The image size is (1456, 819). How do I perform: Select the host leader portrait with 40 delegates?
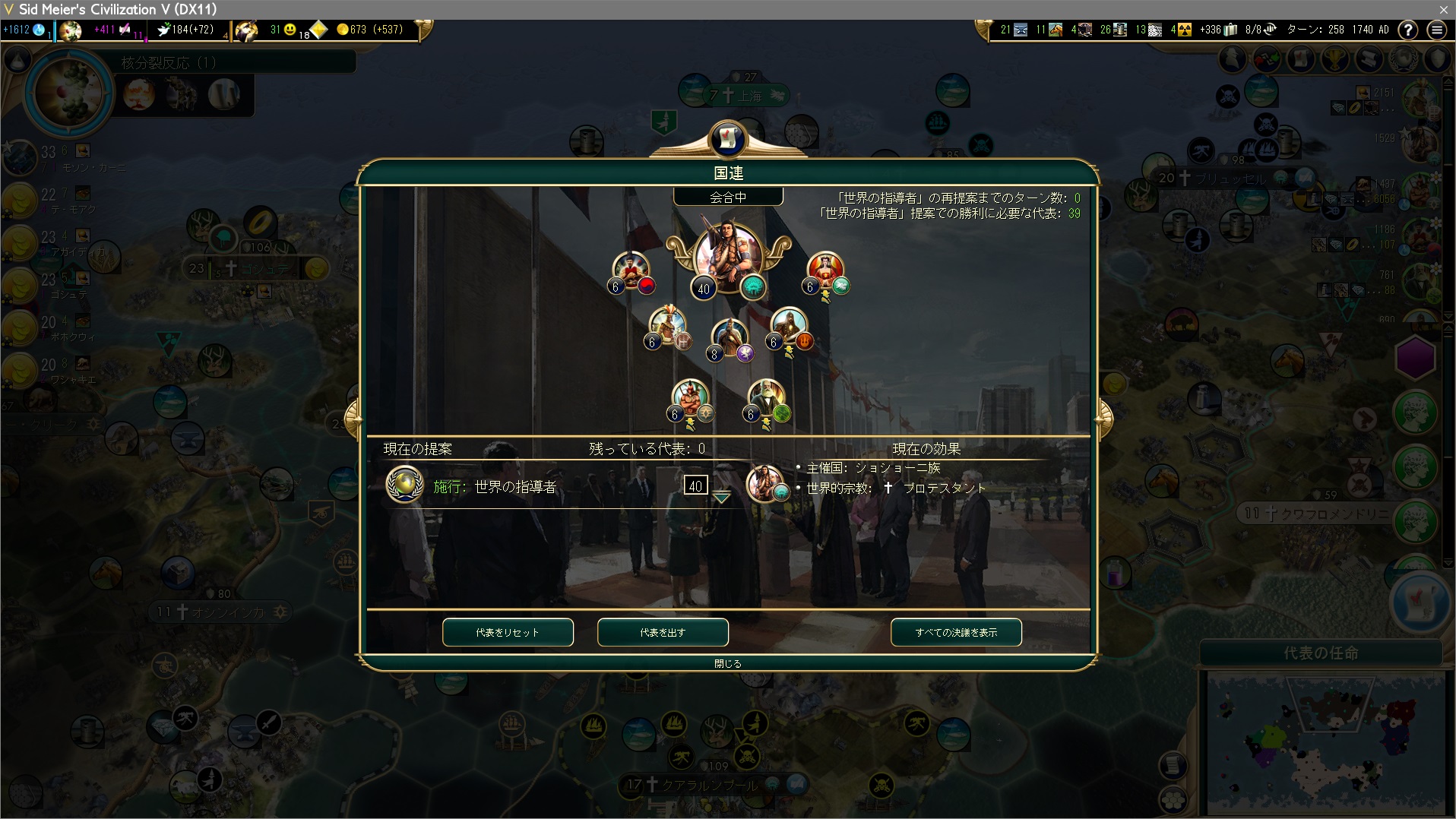point(727,258)
